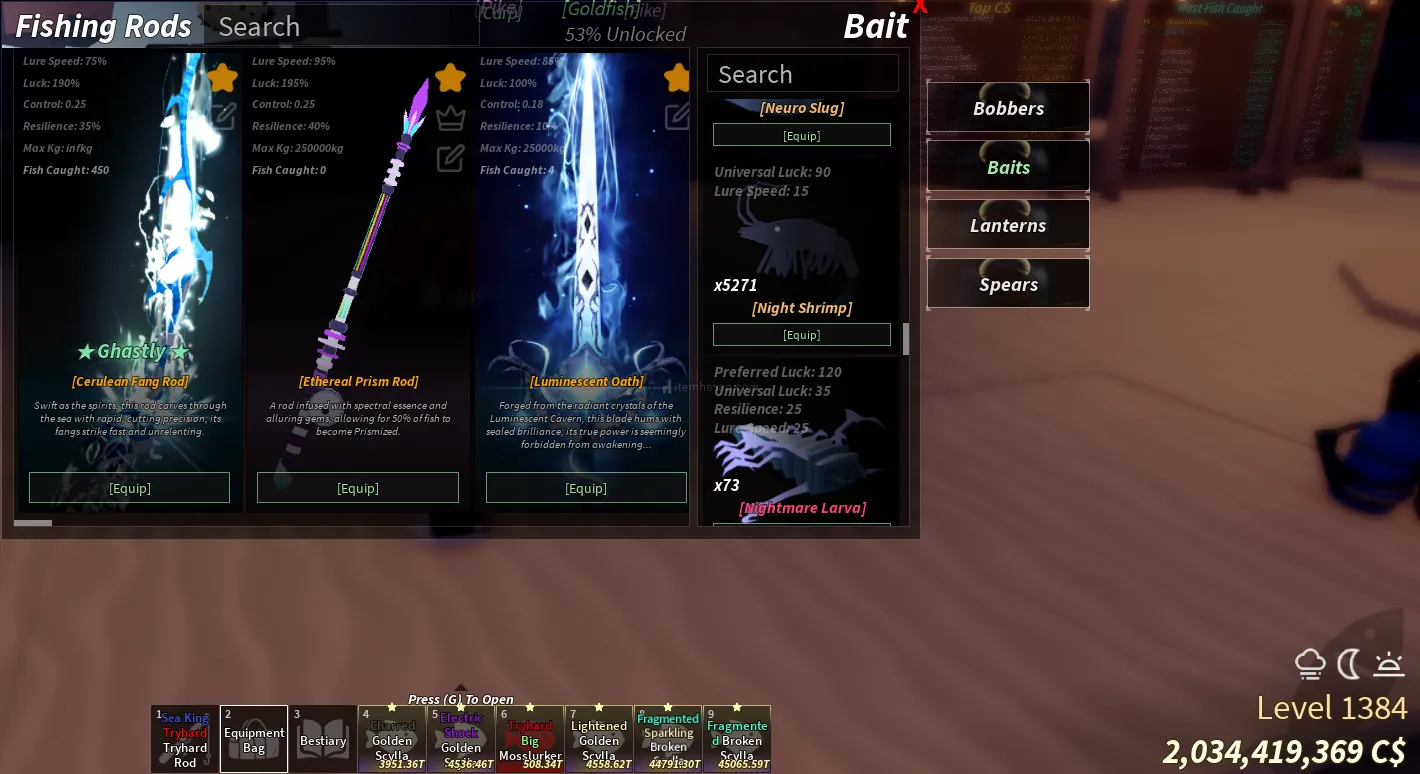Close the equipment window with red X

[920, 7]
